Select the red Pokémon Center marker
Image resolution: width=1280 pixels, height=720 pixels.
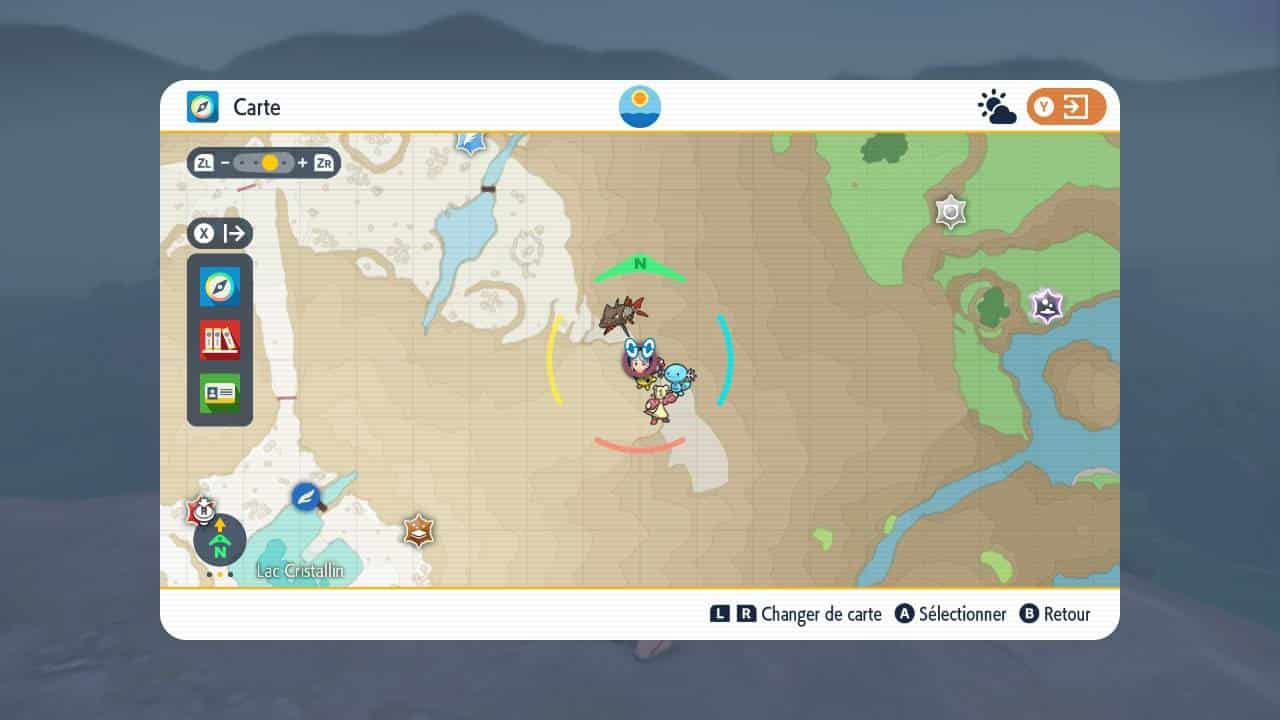[x=203, y=511]
